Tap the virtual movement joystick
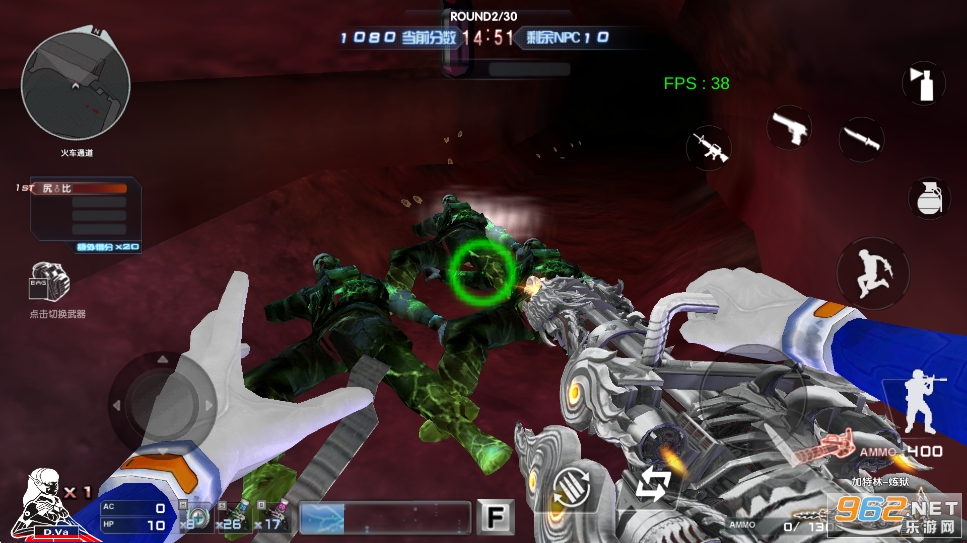The height and width of the screenshot is (543, 967). coord(162,405)
